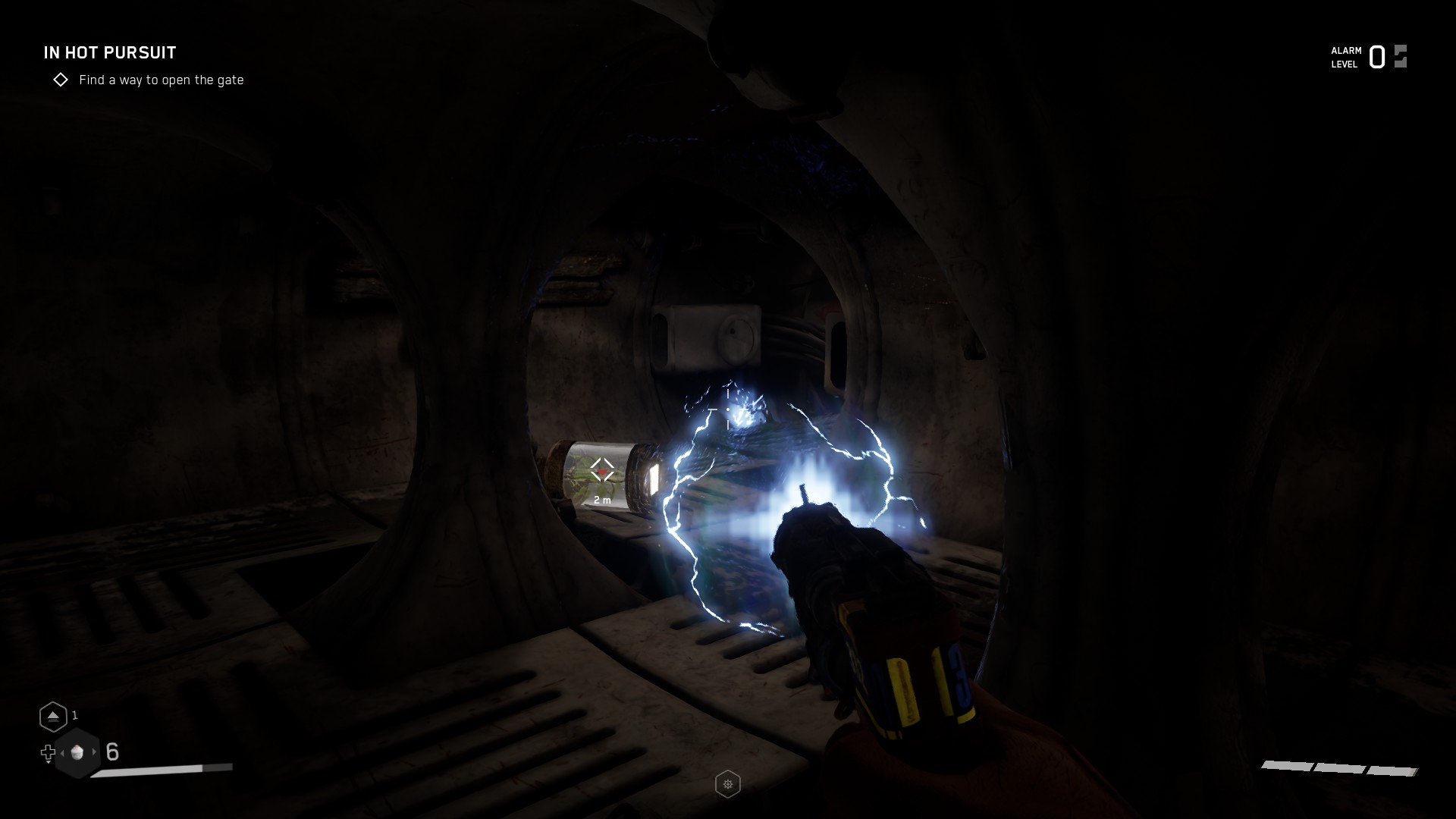
Task: Click the left arrow to cycle consumables
Action: (62, 753)
